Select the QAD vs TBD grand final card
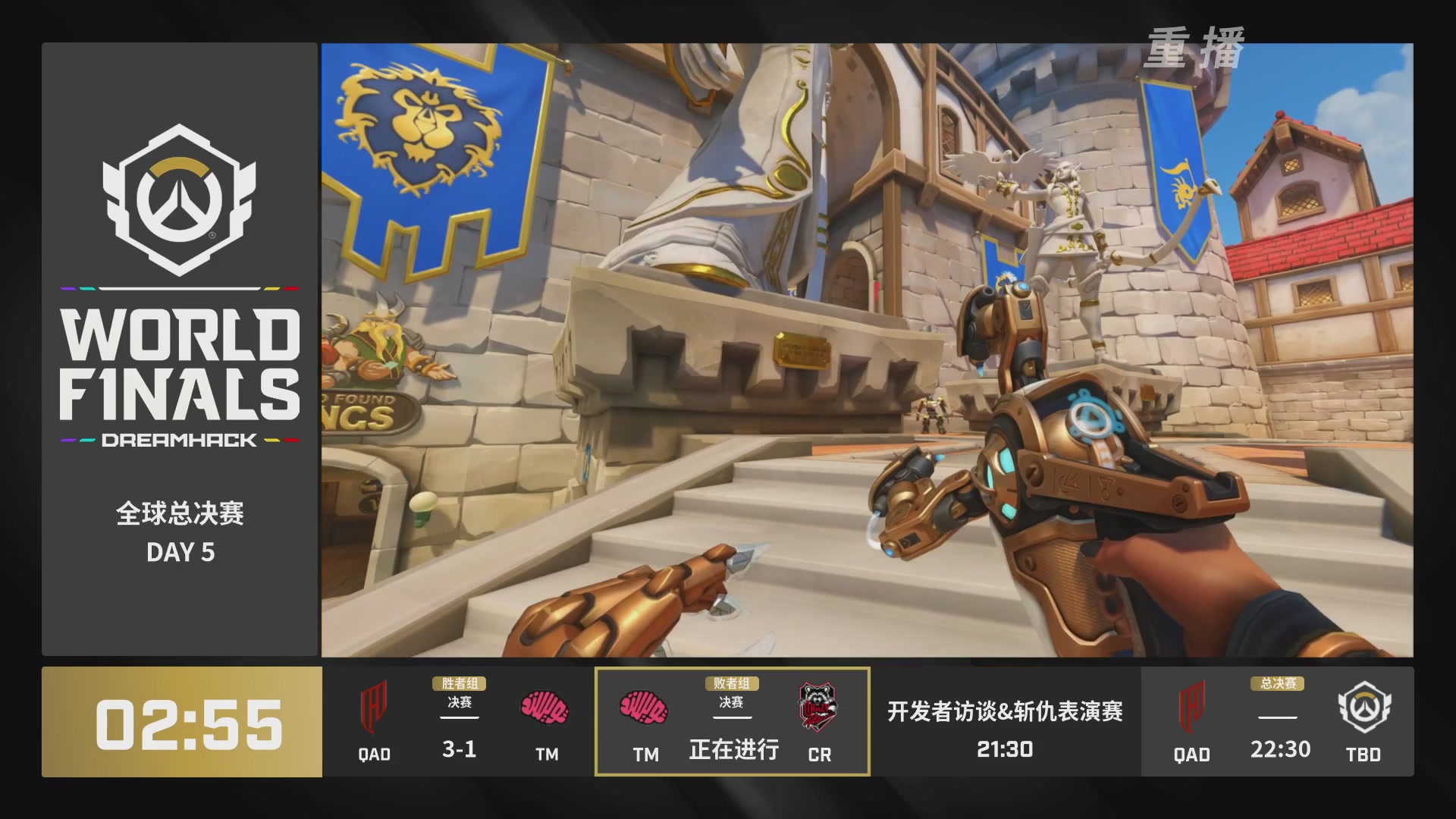Image resolution: width=1456 pixels, height=819 pixels. (x=1278, y=722)
